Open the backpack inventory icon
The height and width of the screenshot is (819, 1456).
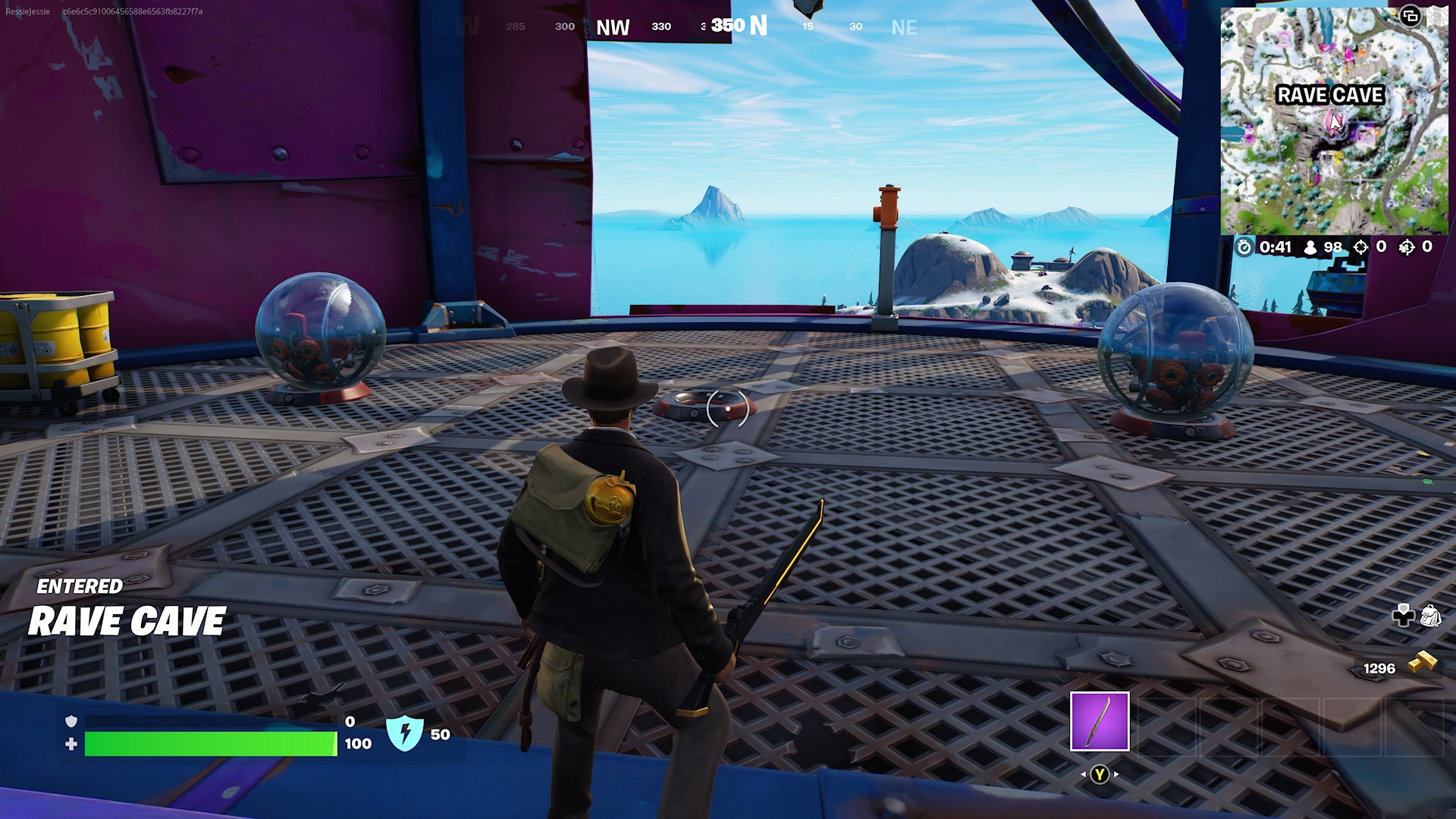click(x=1429, y=615)
